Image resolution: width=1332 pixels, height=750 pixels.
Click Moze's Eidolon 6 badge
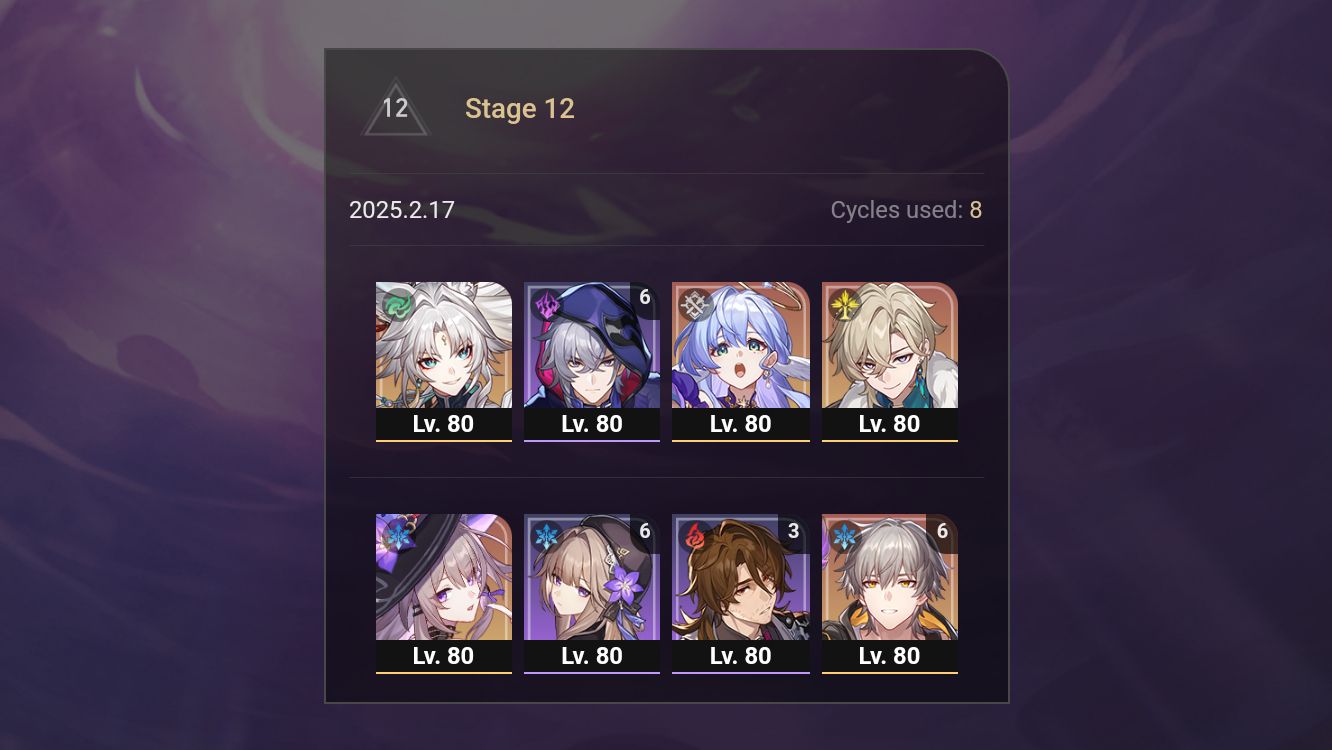click(x=645, y=296)
